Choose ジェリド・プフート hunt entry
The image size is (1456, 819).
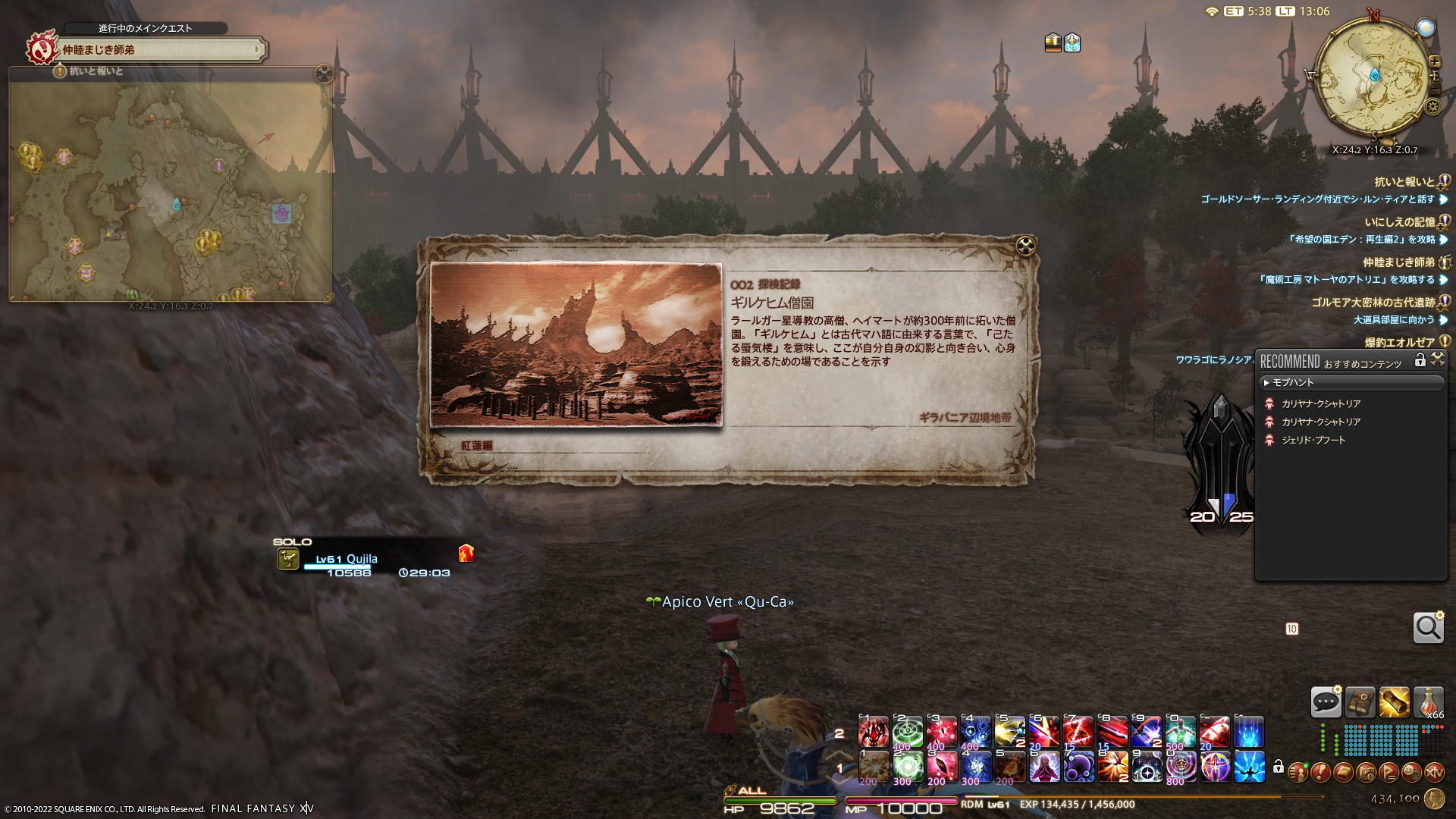tap(1313, 441)
